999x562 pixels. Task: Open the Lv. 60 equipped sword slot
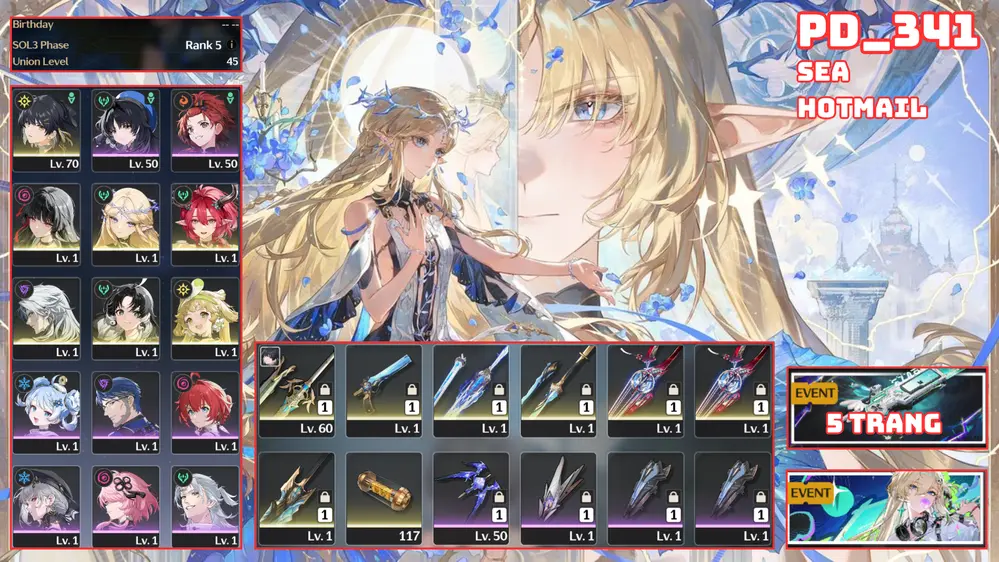point(296,390)
